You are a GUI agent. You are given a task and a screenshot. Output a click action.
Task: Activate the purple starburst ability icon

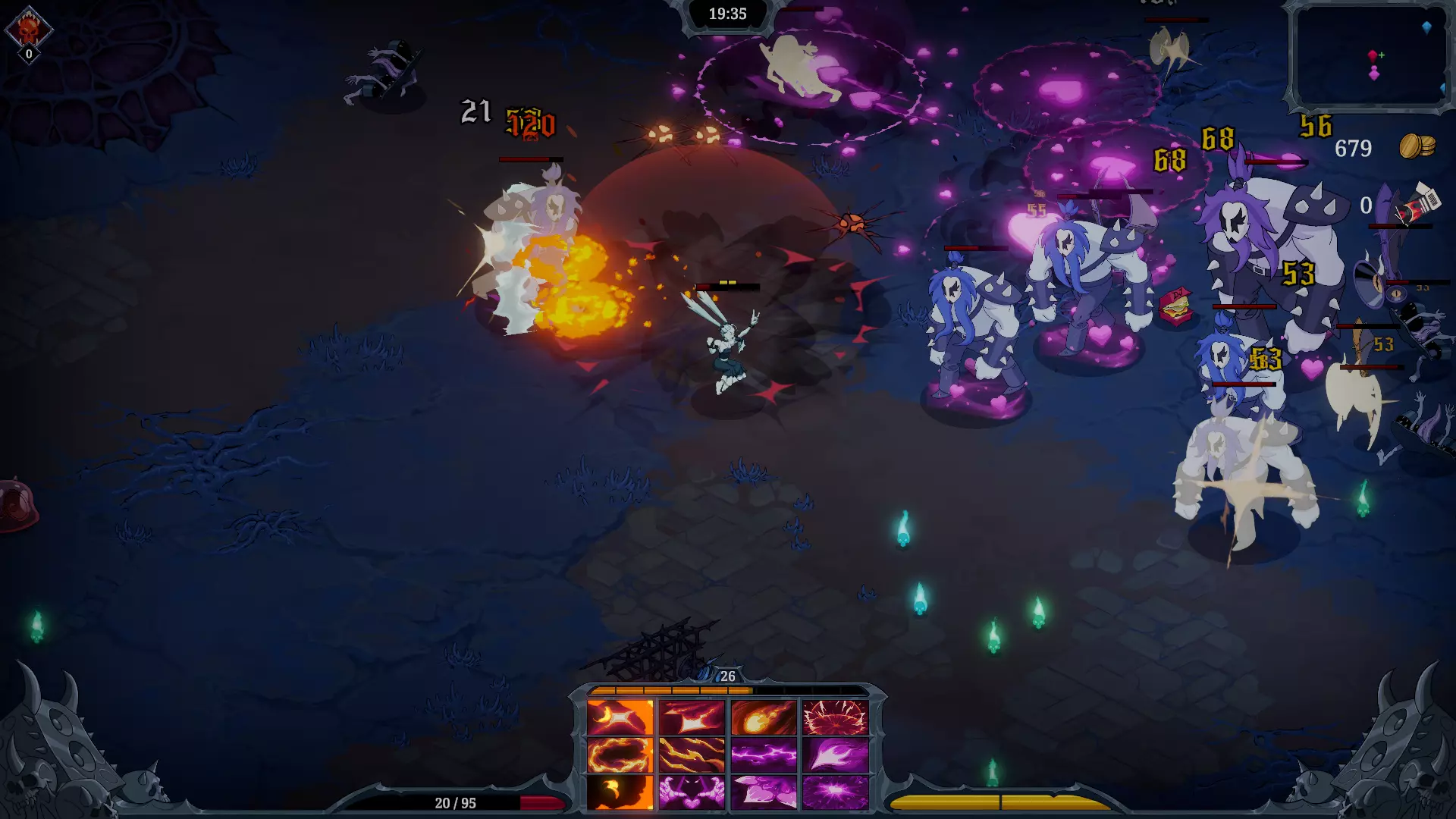pos(835,792)
